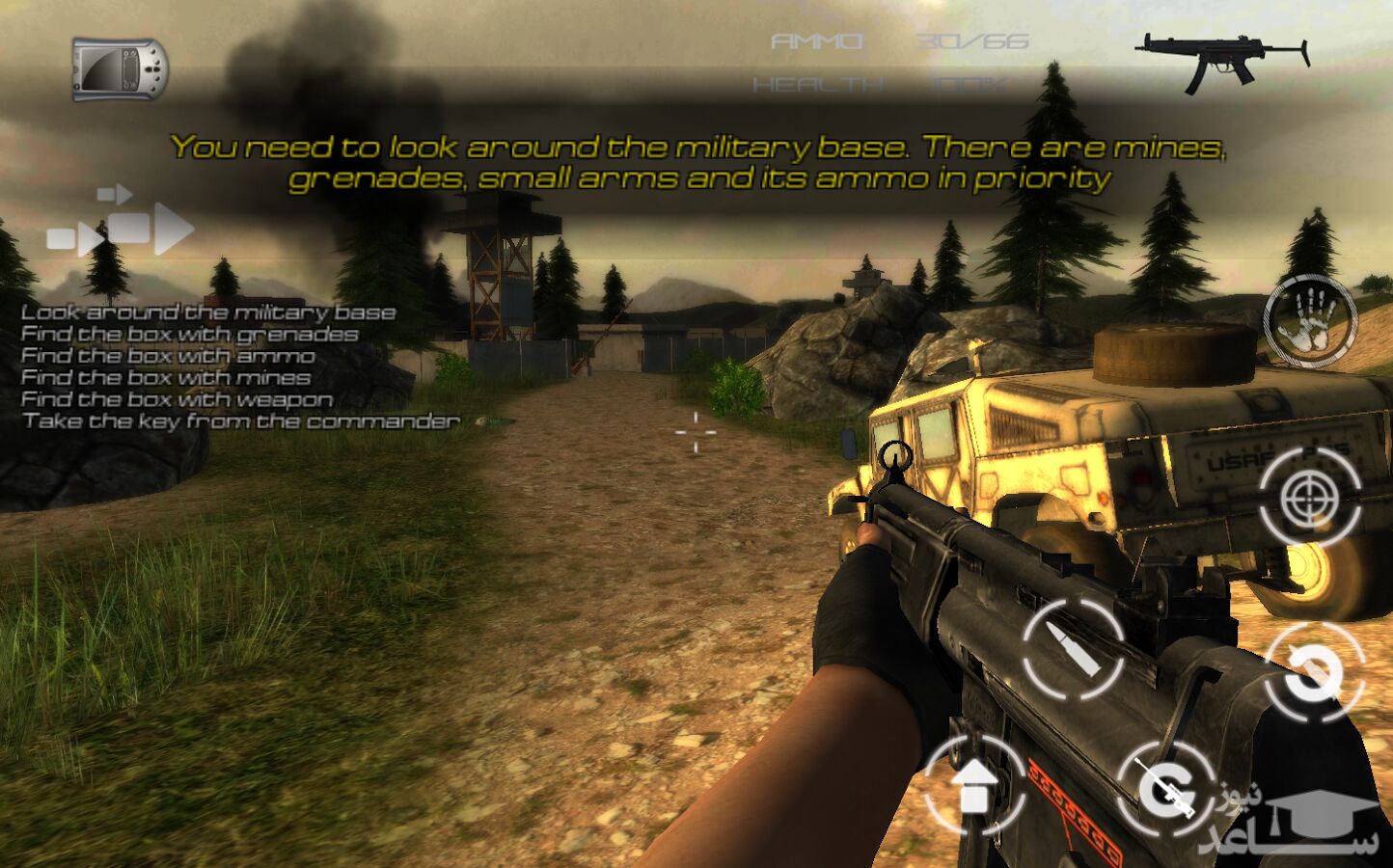Tap the white arrows objectives icon

tap(122, 224)
